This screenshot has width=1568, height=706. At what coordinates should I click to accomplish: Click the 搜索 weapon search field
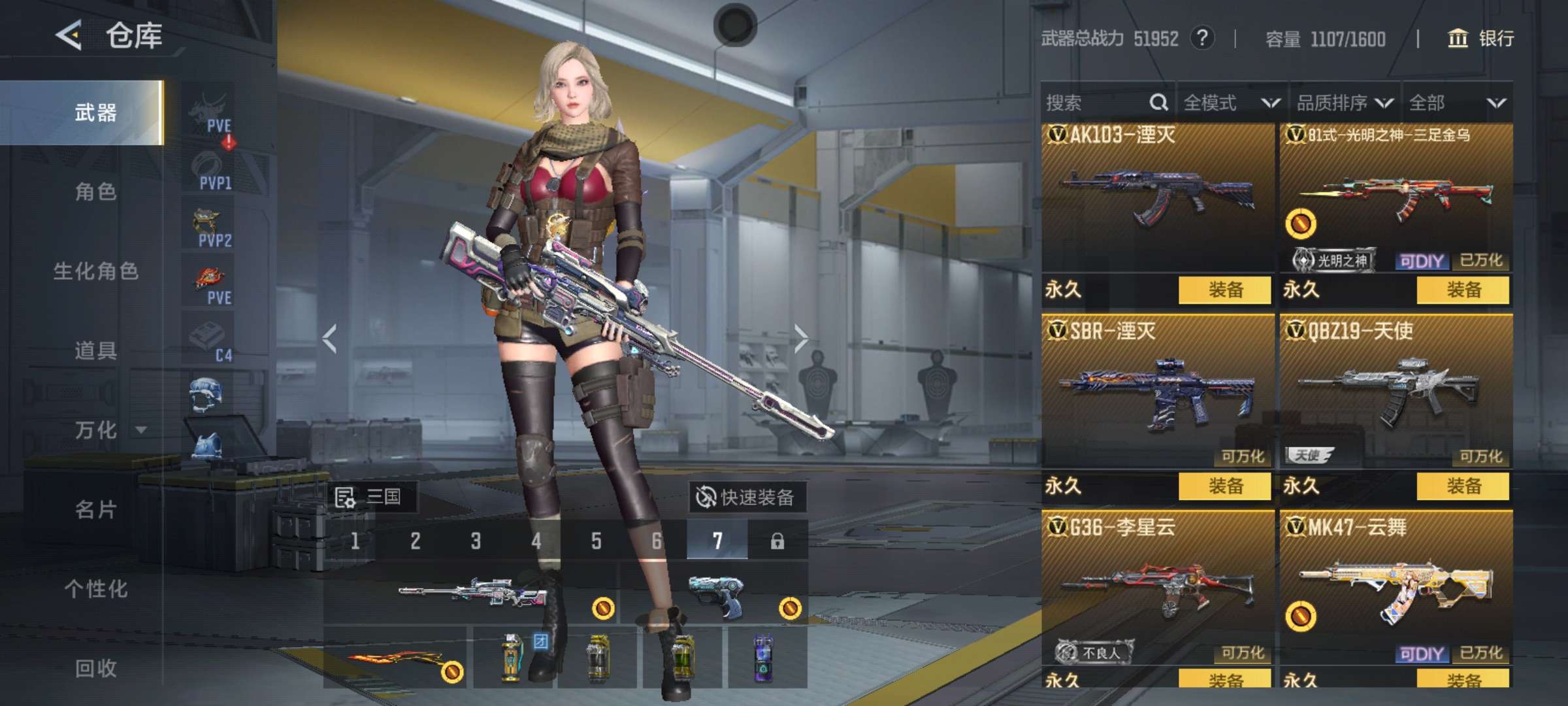(1098, 103)
